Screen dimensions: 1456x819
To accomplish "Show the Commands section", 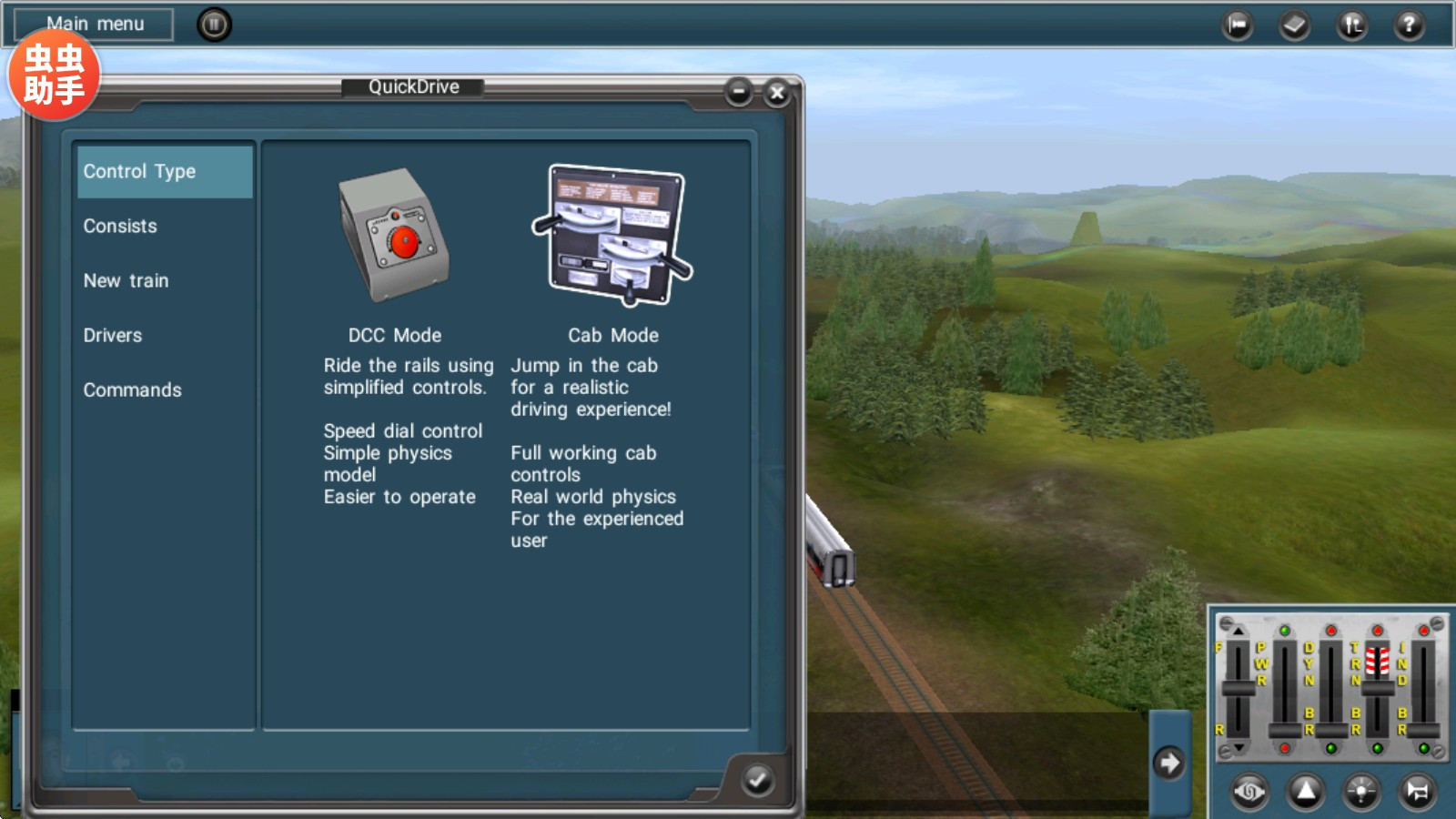I will 133,390.
